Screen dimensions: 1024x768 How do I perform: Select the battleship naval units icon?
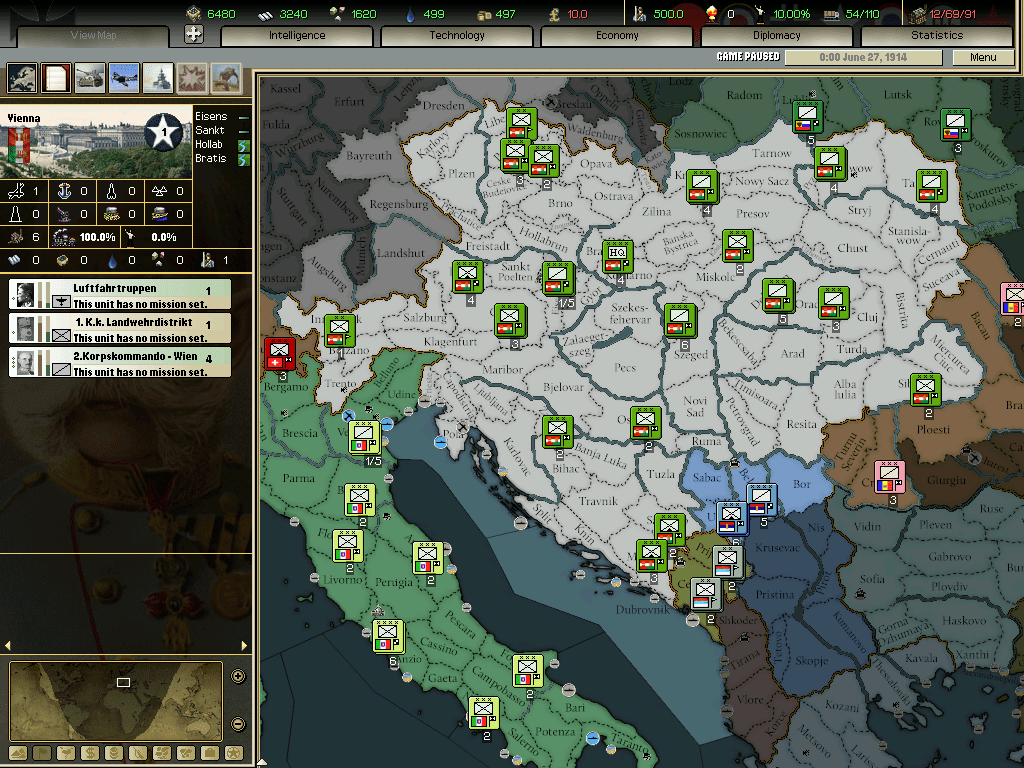coord(158,78)
